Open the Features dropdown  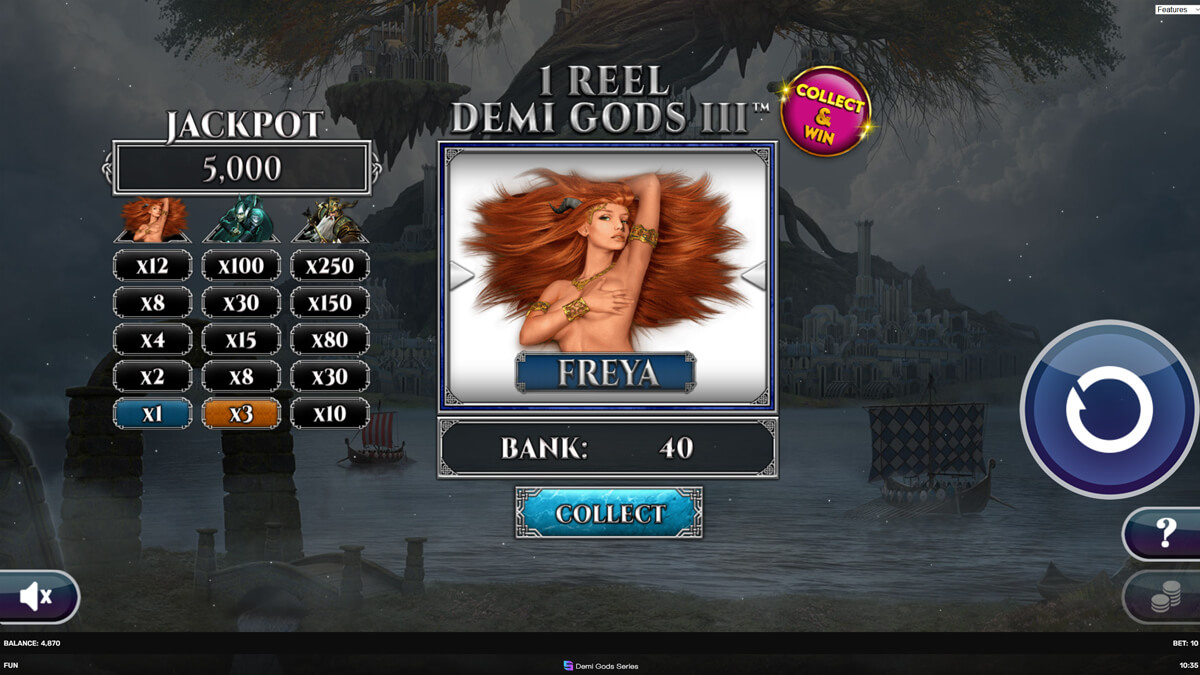1176,9
